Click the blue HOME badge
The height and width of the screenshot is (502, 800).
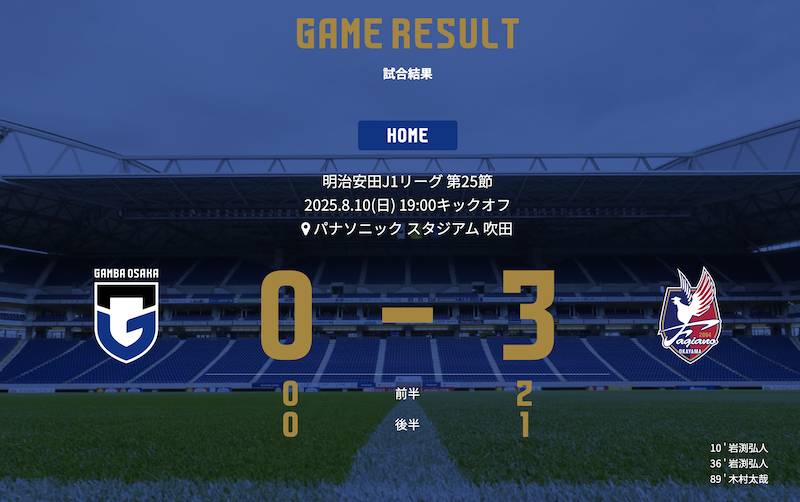(407, 135)
